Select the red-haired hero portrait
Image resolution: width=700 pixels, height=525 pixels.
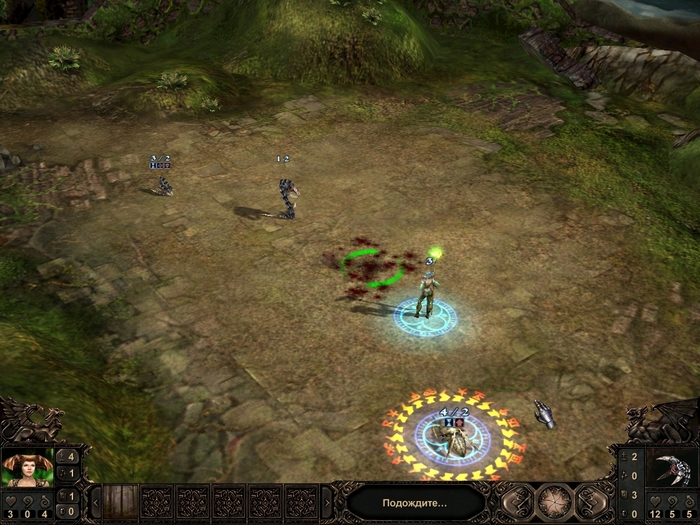[x=27, y=469]
